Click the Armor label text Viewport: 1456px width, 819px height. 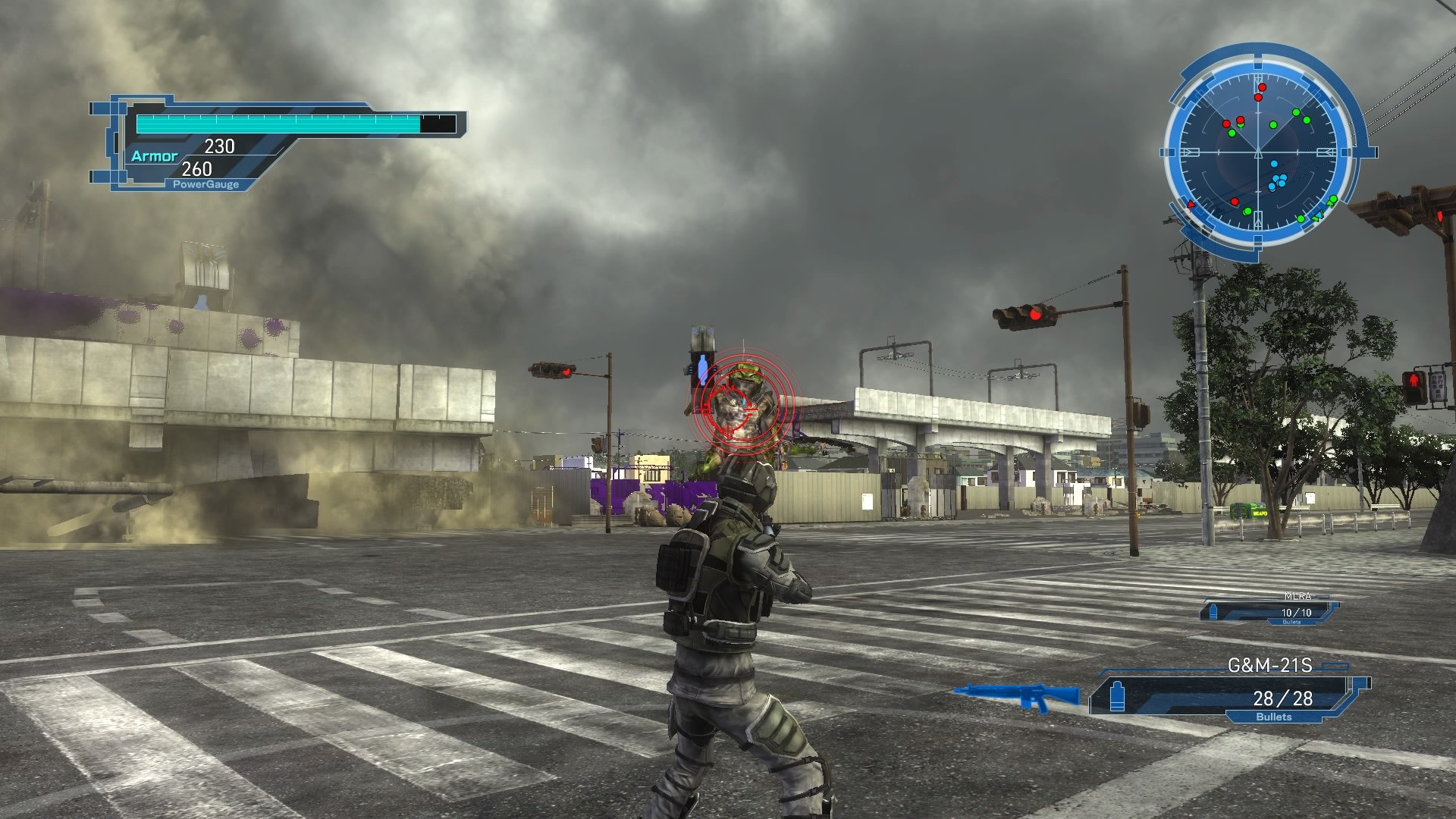pos(155,156)
